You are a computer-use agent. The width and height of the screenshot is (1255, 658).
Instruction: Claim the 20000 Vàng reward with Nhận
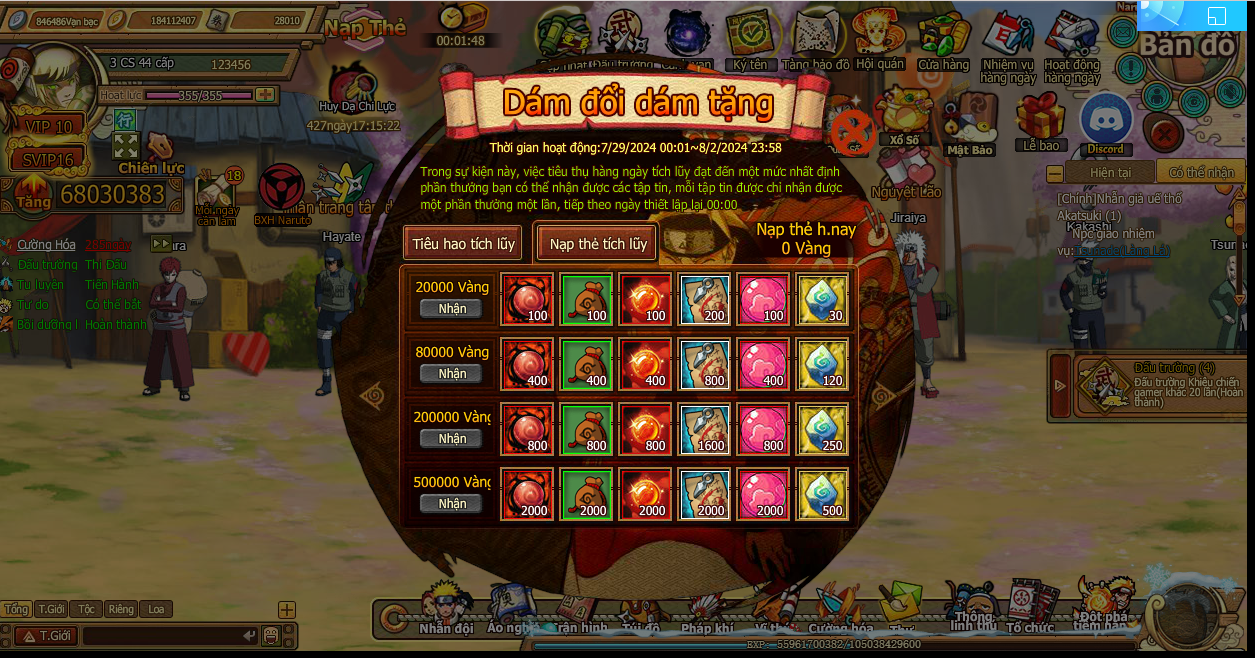tap(451, 308)
